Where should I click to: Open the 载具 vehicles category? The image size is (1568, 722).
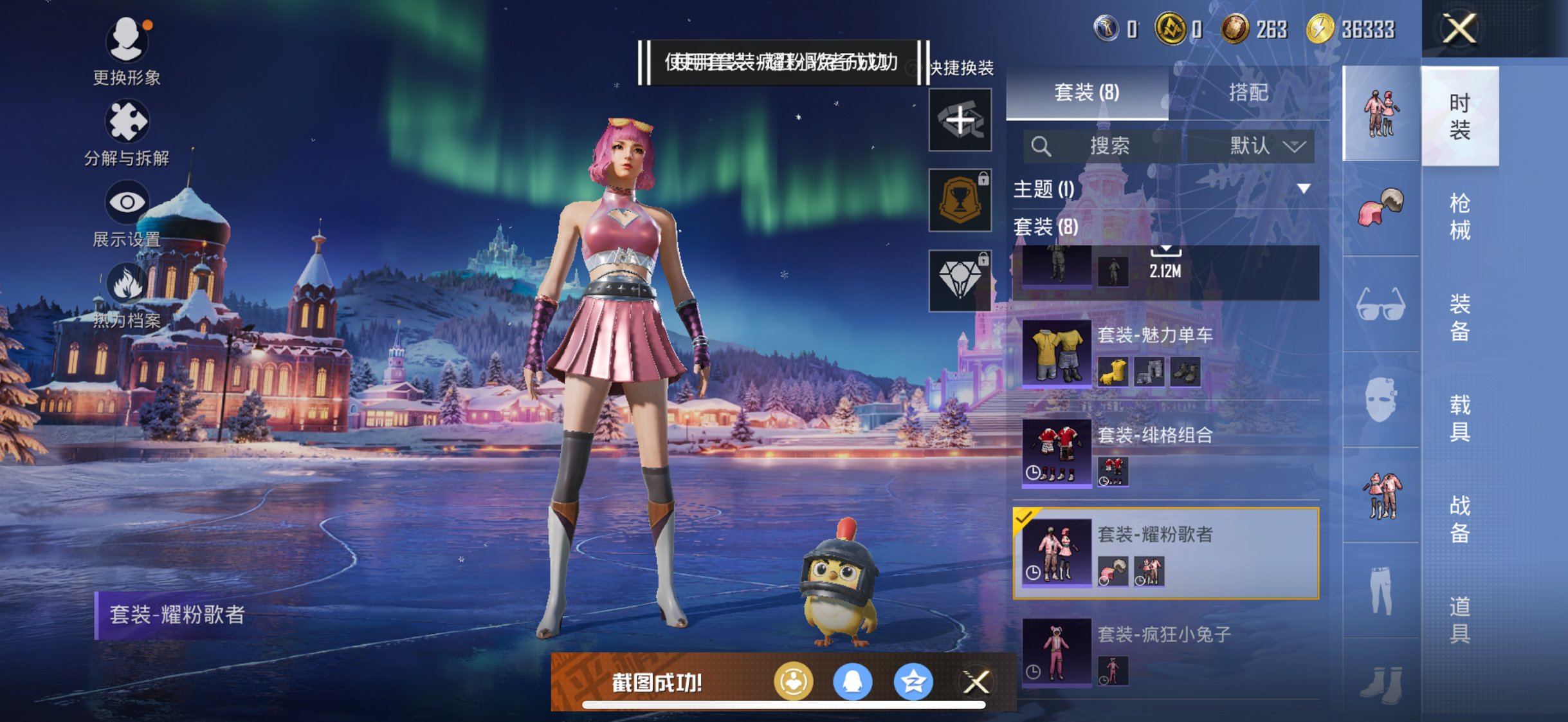[x=1459, y=418]
